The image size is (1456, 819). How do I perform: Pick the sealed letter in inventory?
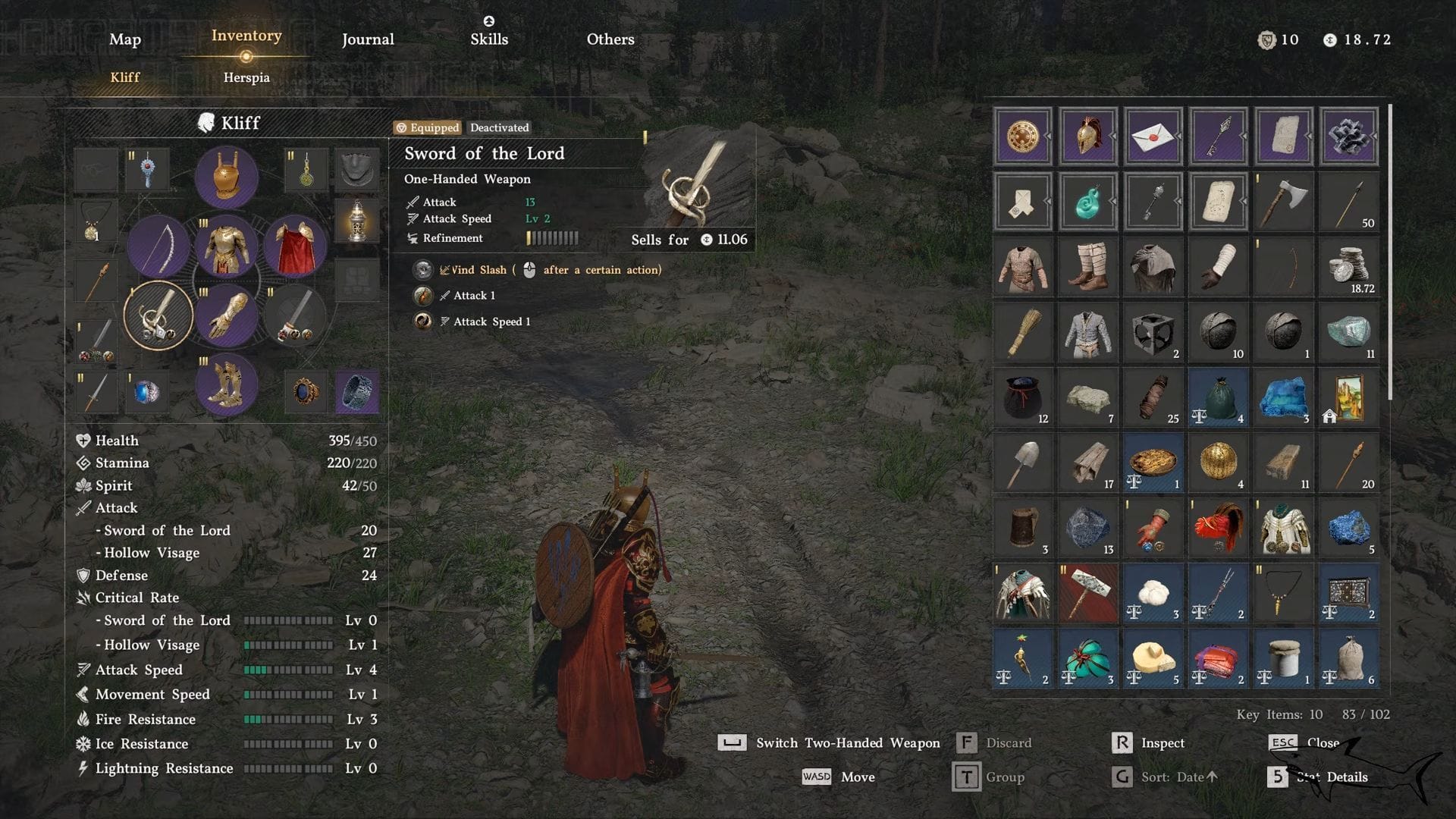pos(1153,136)
